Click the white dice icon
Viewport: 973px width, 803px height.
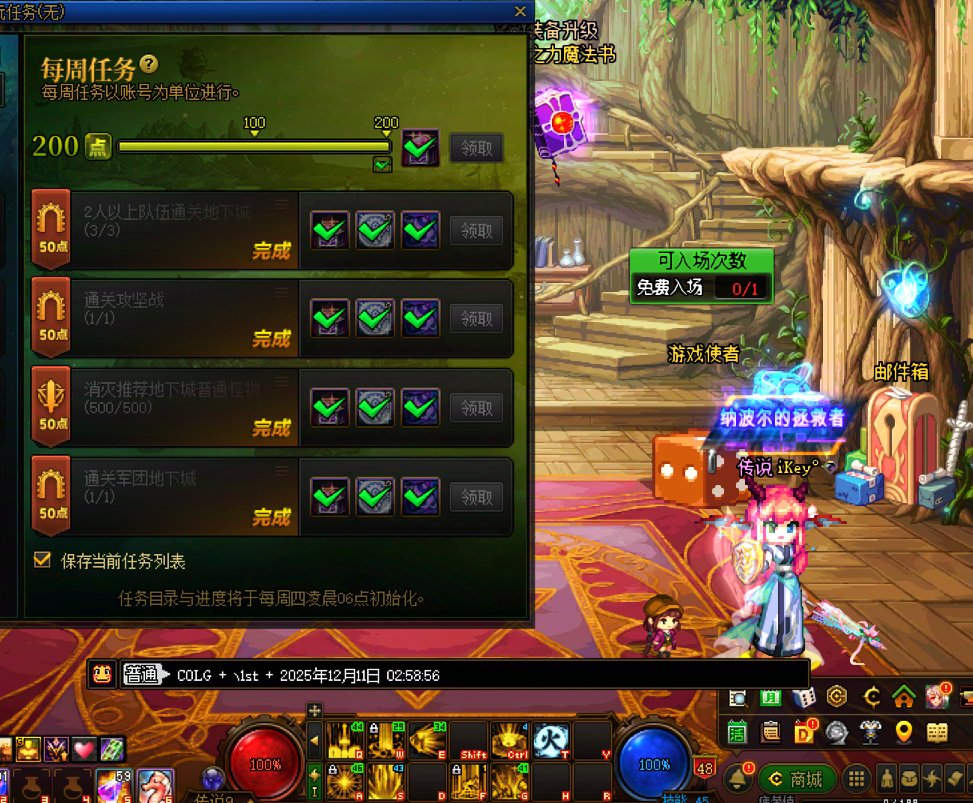(x=803, y=697)
